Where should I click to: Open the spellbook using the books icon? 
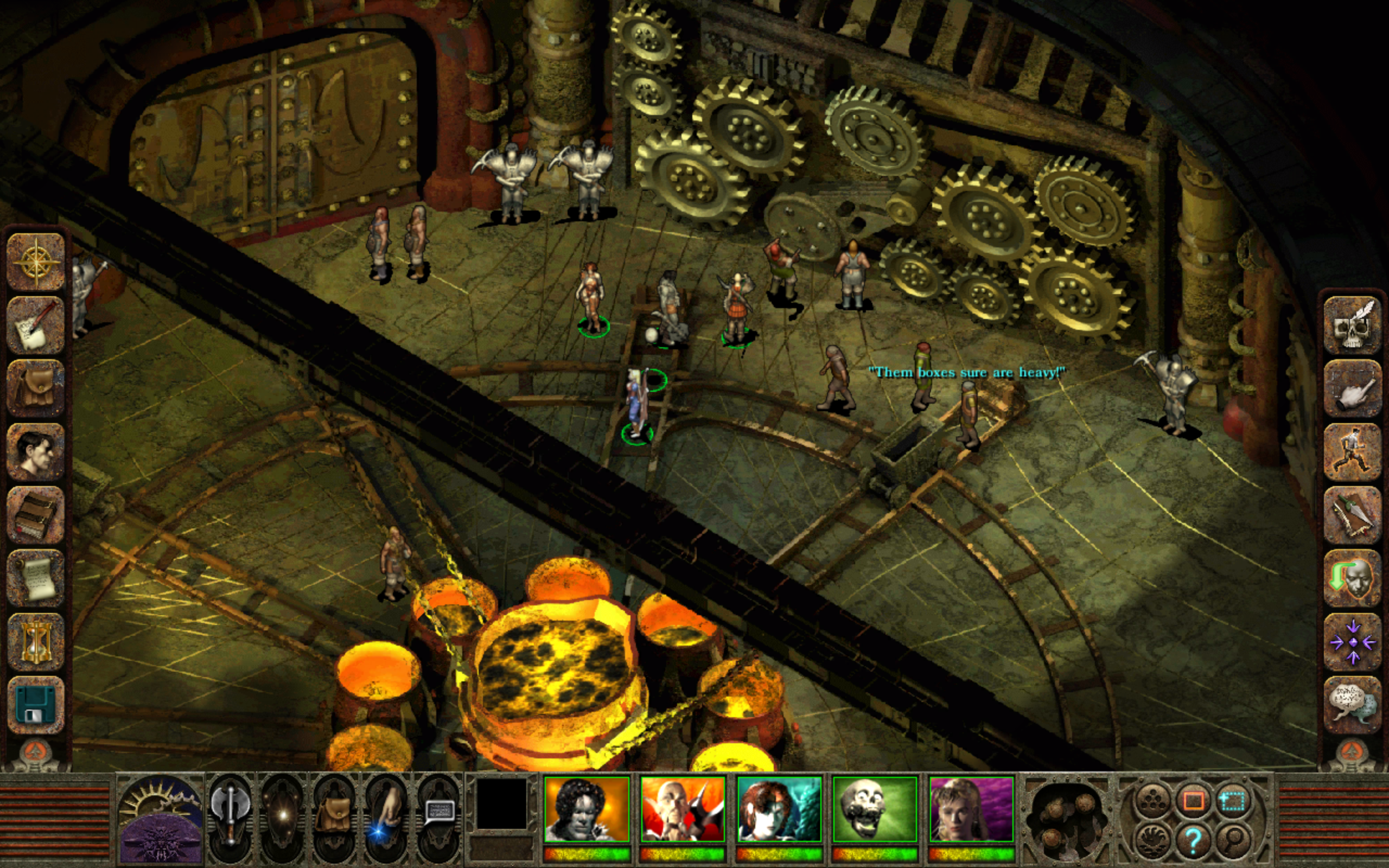tap(36, 514)
